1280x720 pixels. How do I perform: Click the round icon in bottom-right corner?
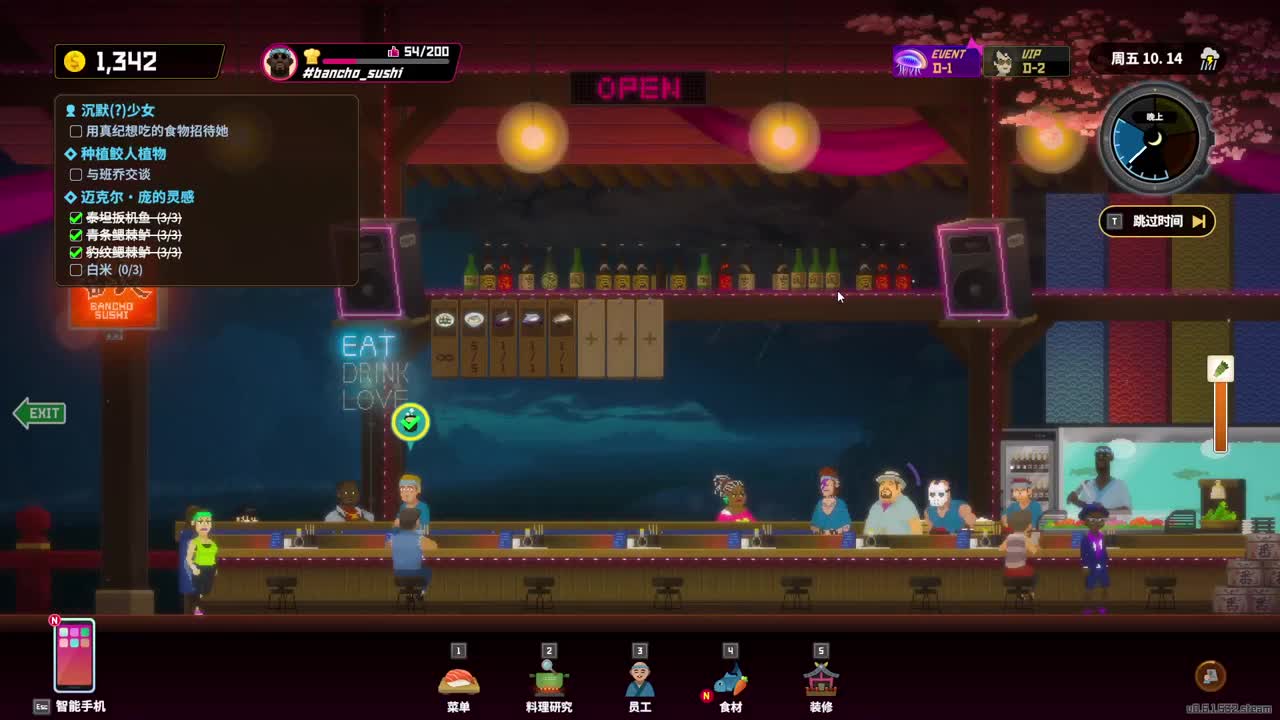1210,676
